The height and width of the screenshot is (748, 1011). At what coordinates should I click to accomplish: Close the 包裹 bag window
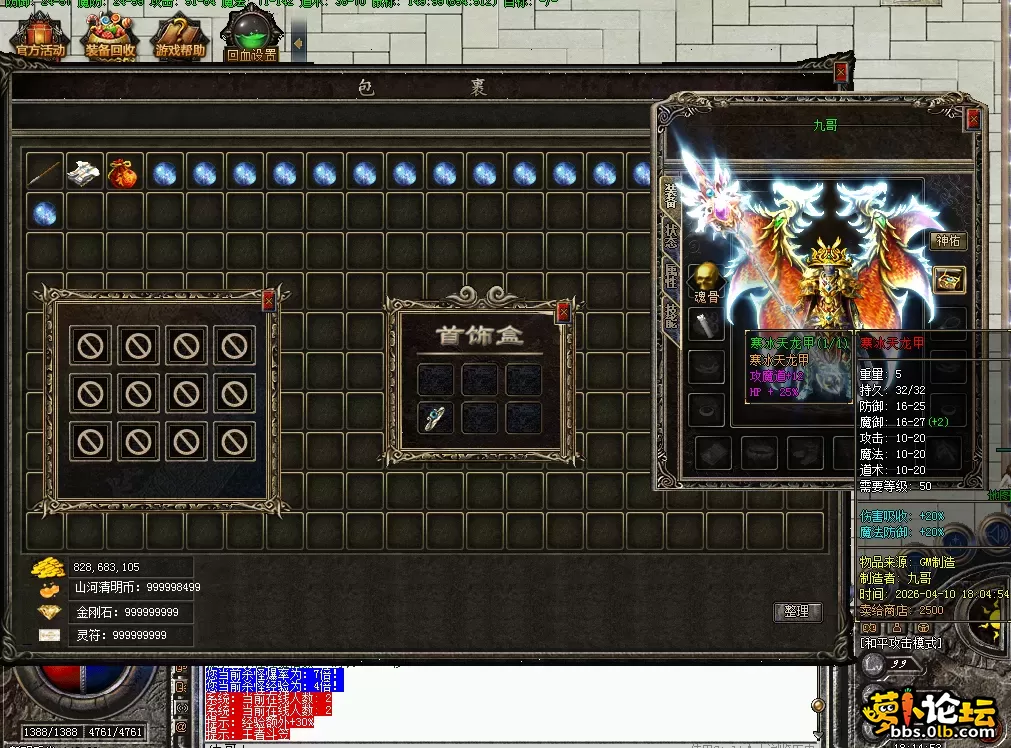[841, 72]
